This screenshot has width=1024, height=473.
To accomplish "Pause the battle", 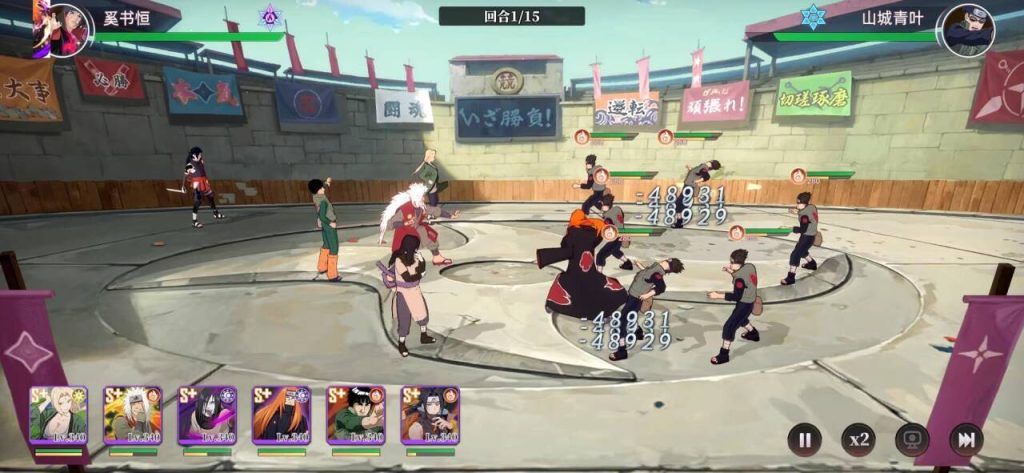I will click(x=803, y=439).
